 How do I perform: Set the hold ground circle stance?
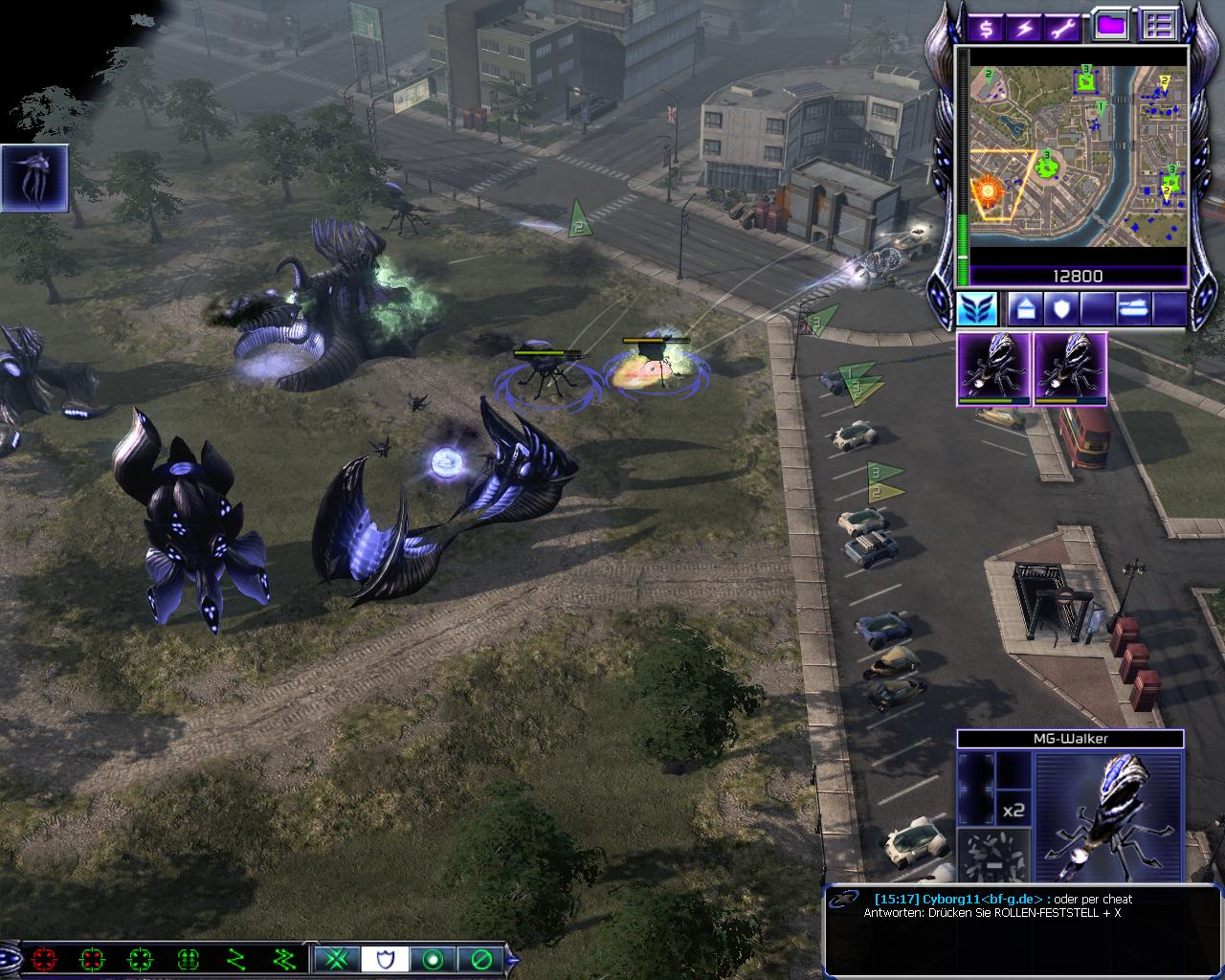point(433,958)
